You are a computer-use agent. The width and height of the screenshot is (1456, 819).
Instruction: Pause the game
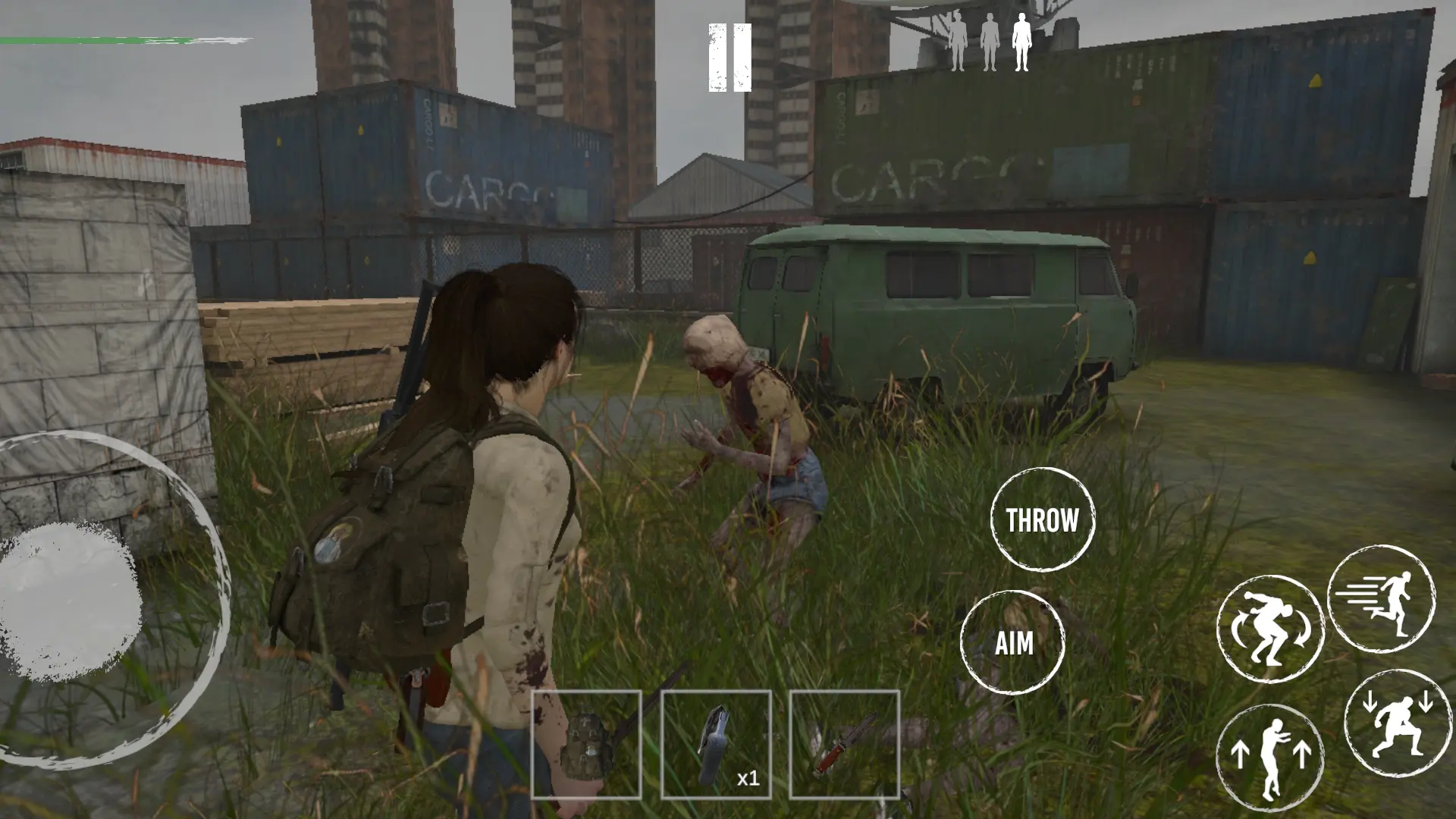[x=730, y=58]
